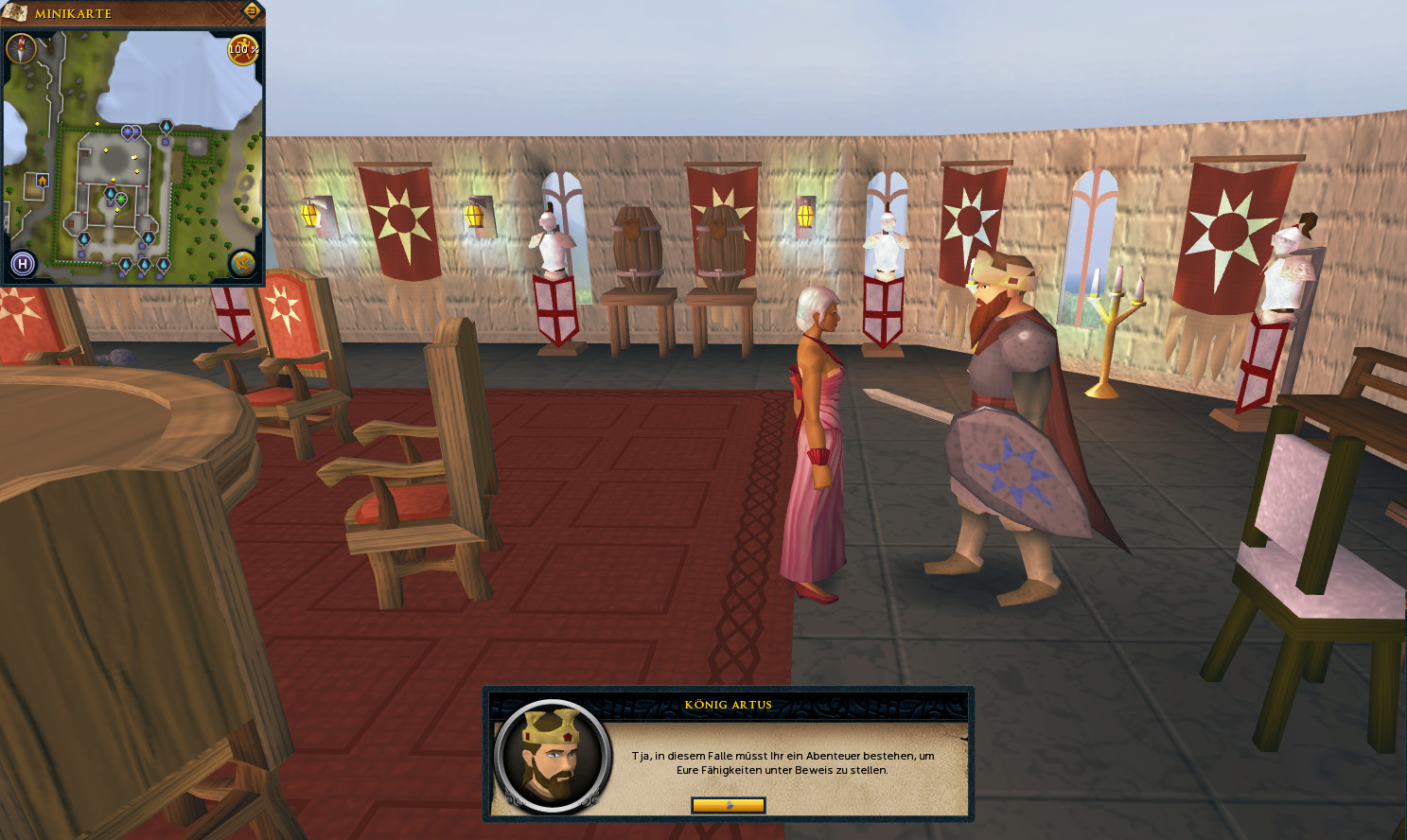This screenshot has width=1407, height=840.
Task: Click the house marker on the minimap
Action: 42,180
